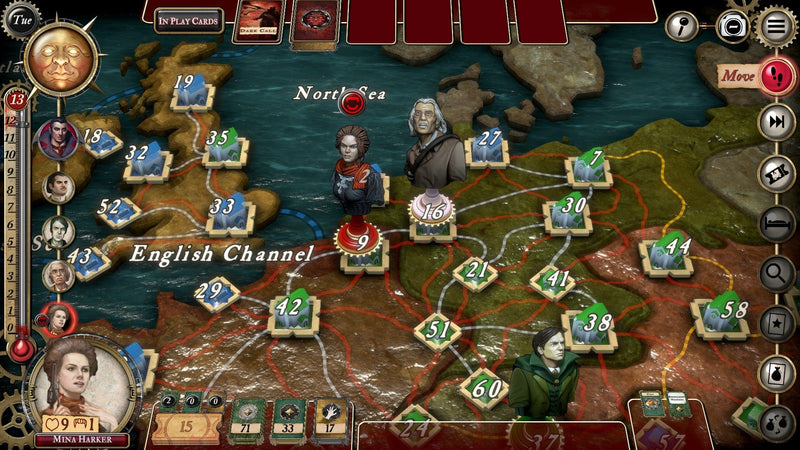This screenshot has width=800, height=450.
Task: Select the ticket action button
Action: (776, 172)
